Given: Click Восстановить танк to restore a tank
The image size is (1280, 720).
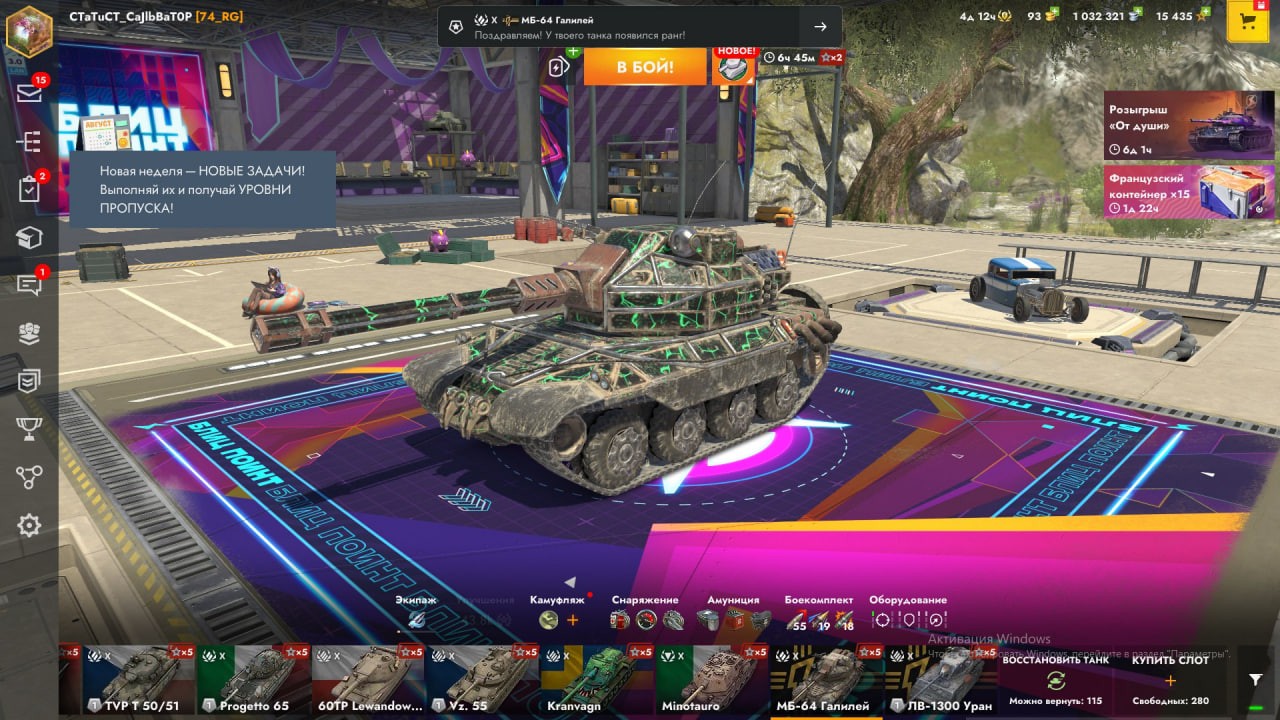Looking at the screenshot, I should click(x=1054, y=680).
